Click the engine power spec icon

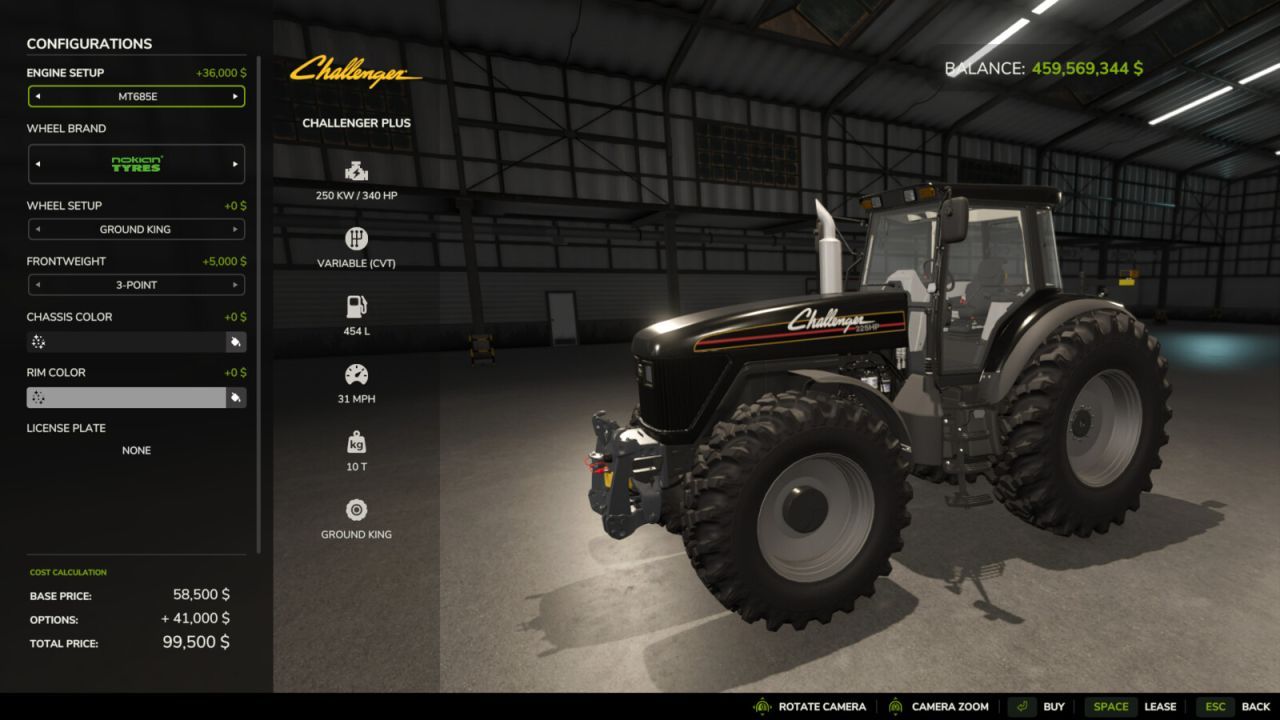pyautogui.click(x=356, y=170)
